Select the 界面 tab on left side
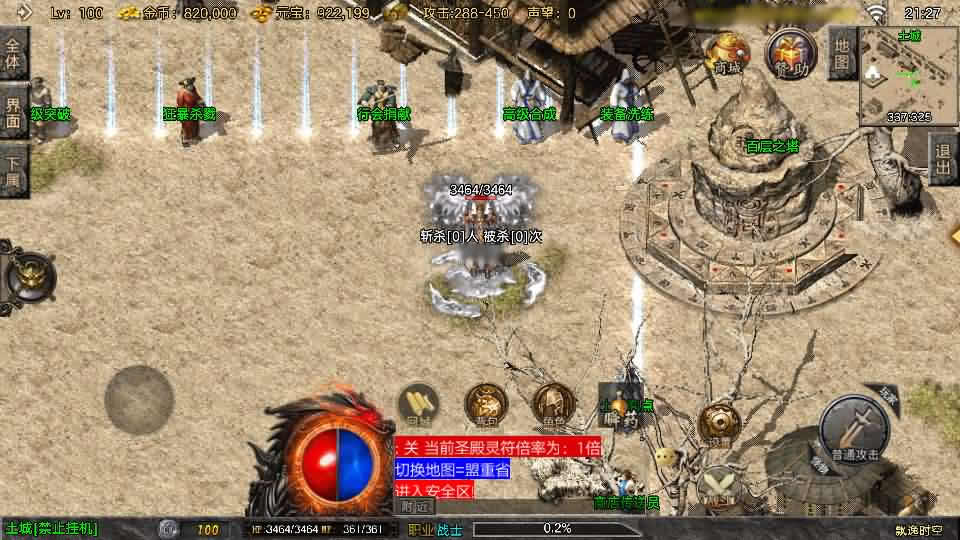 click(14, 111)
